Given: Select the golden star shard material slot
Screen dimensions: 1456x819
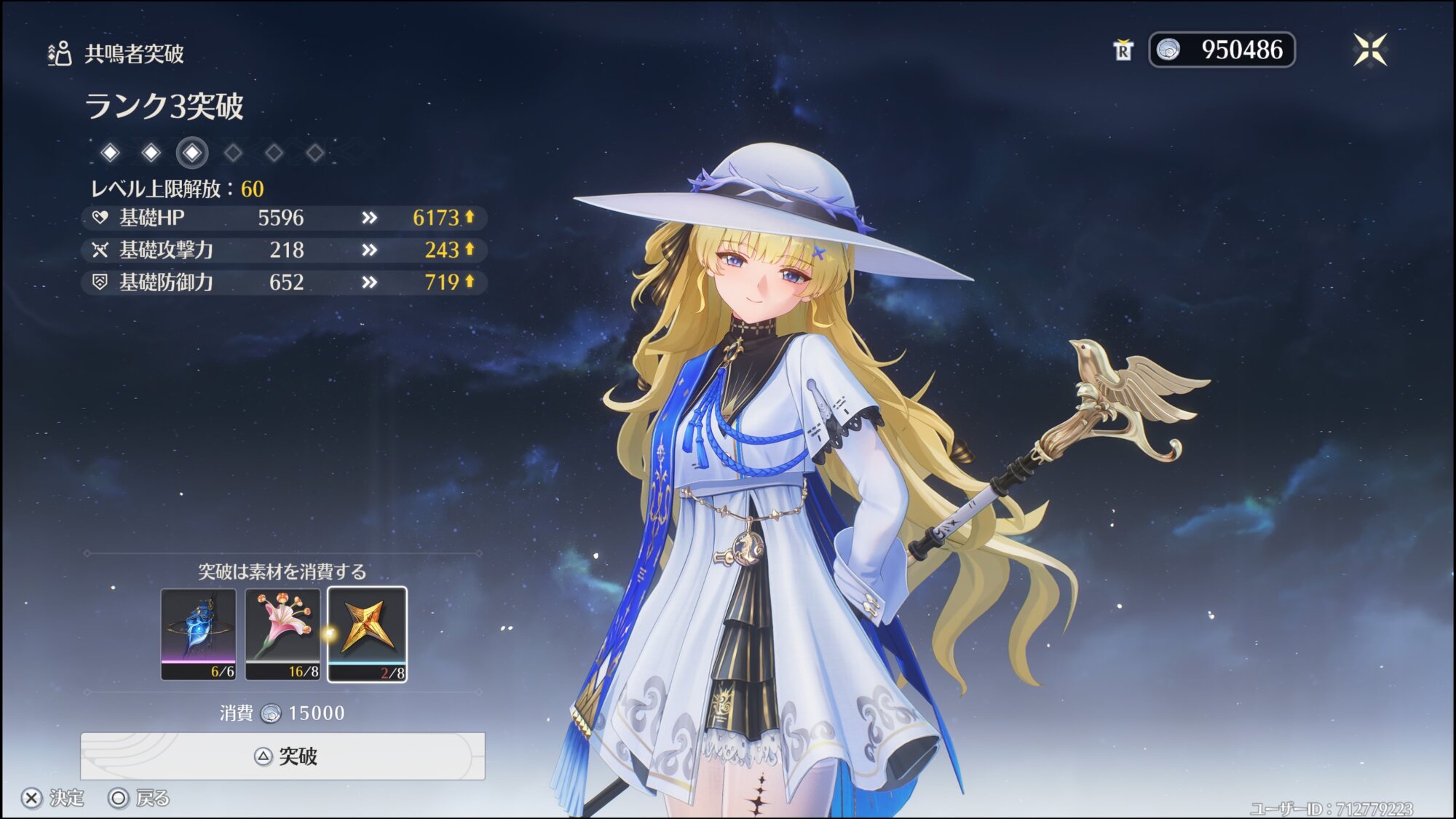Looking at the screenshot, I should (367, 634).
